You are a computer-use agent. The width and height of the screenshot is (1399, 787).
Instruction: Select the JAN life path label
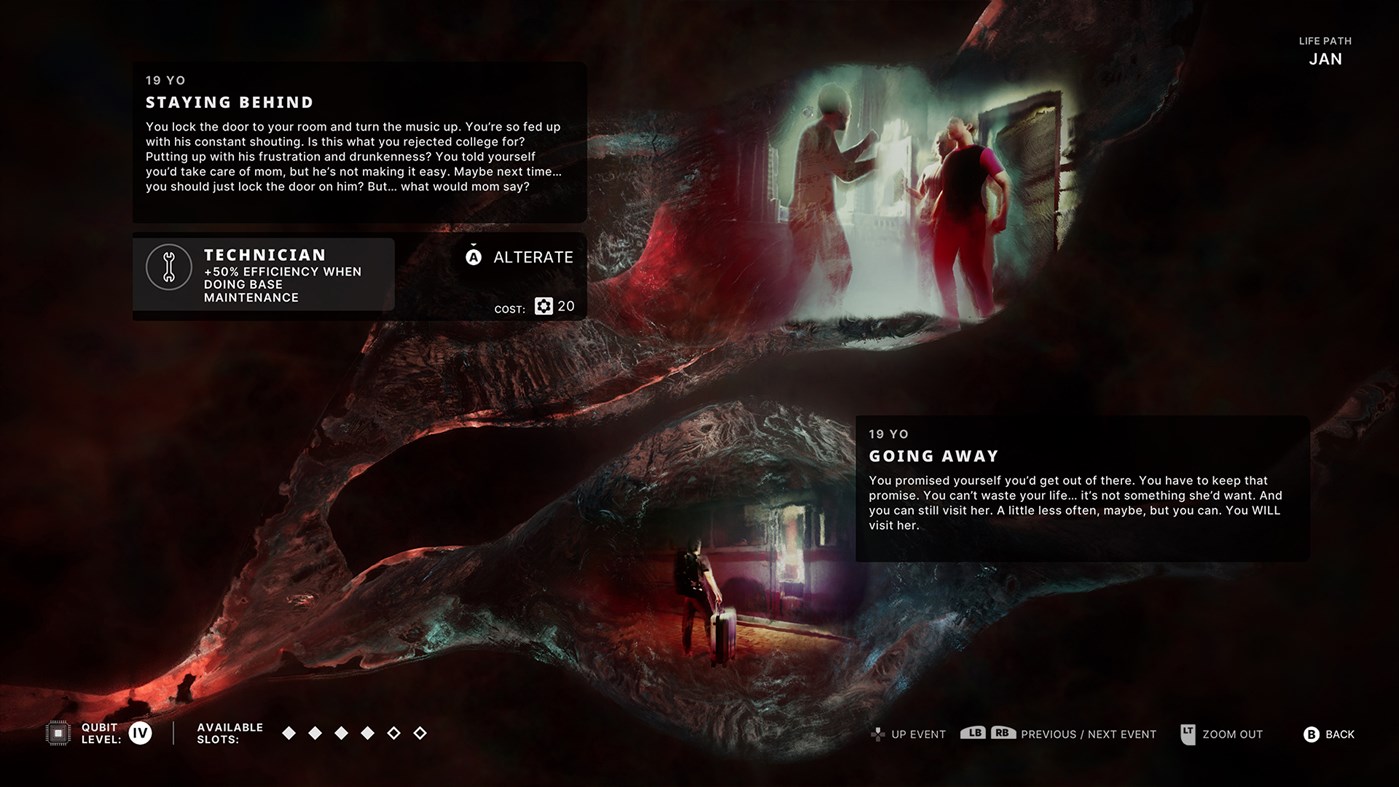pos(1325,58)
